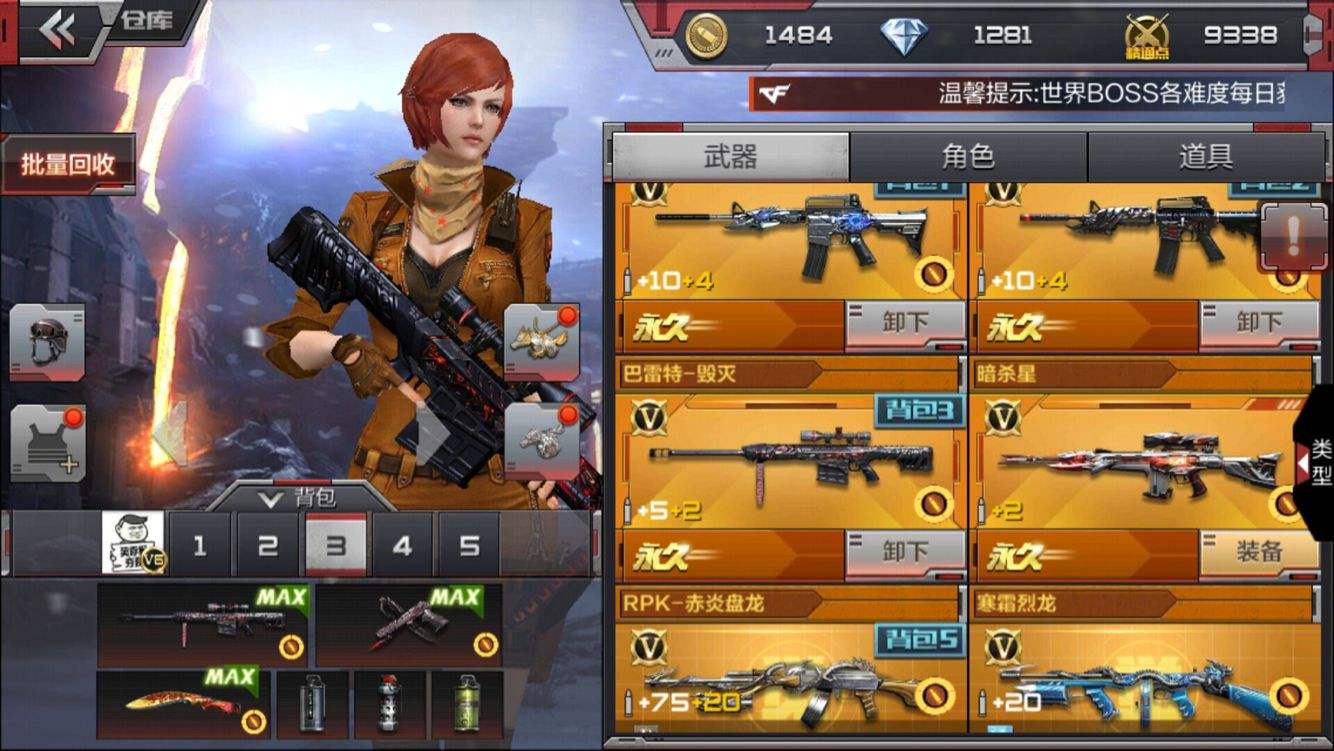Equip the 暗杀星 weapon with 装备
Viewport: 1334px width, 751px height.
1257,551
